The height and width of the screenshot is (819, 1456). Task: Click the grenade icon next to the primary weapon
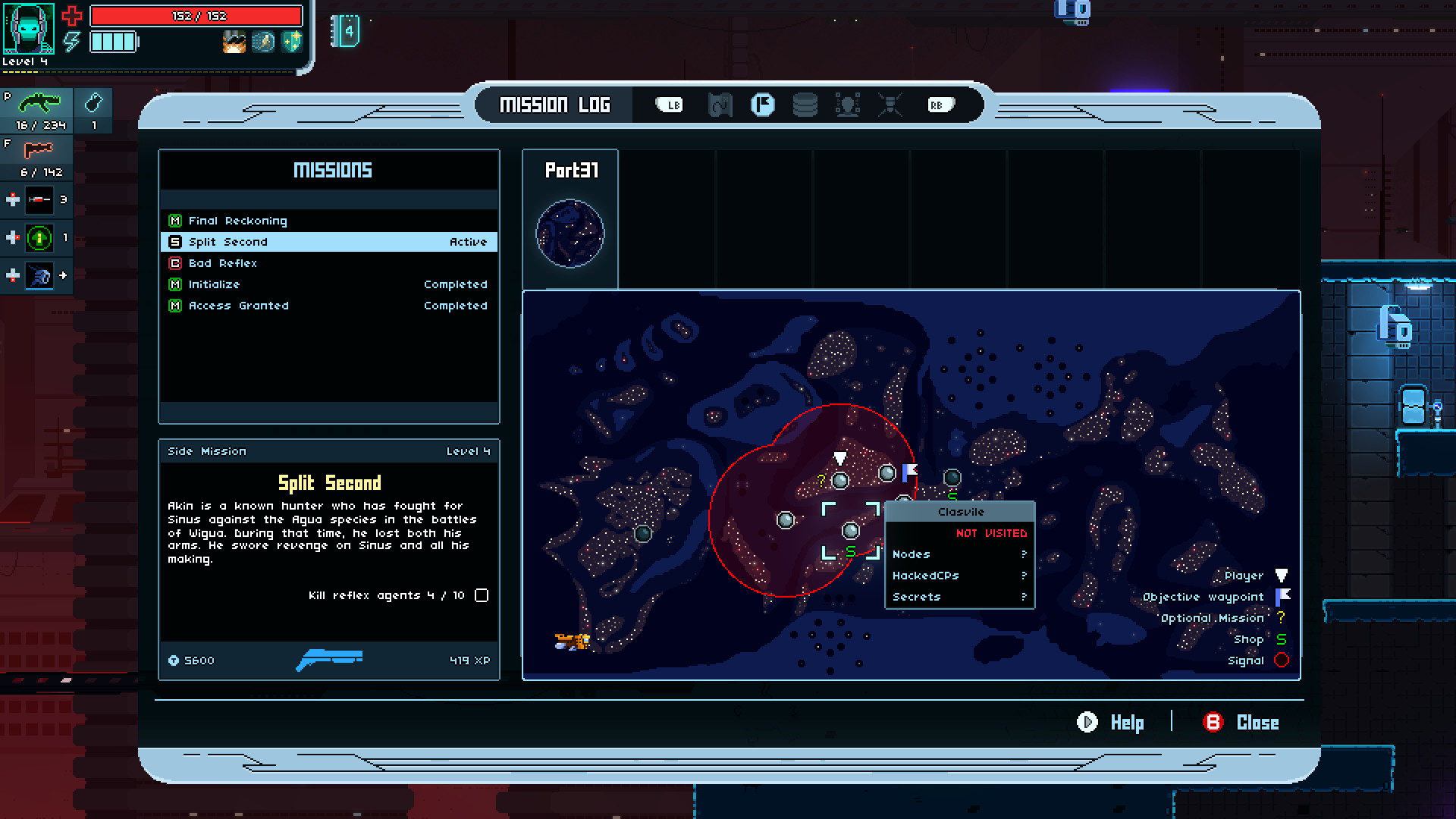95,101
